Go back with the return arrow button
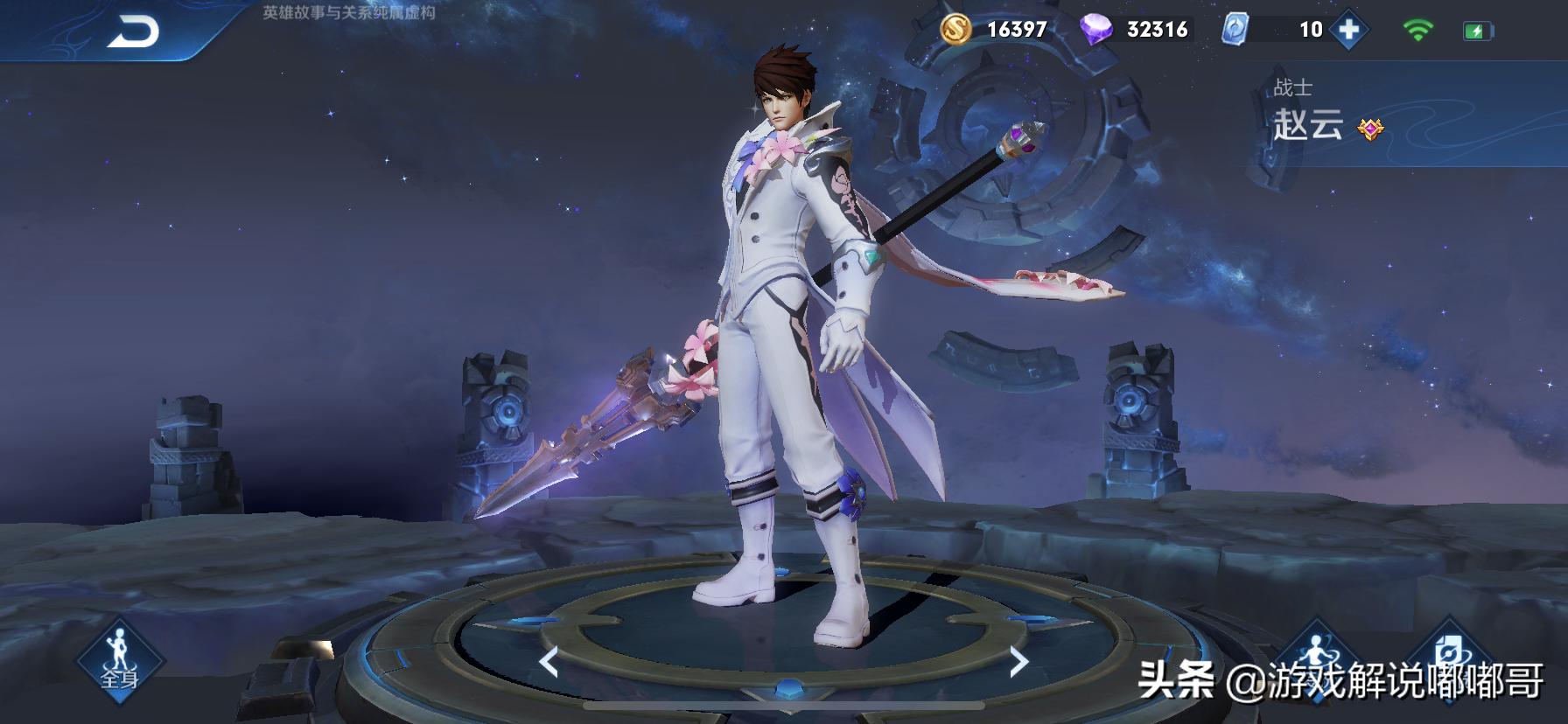 134,31
